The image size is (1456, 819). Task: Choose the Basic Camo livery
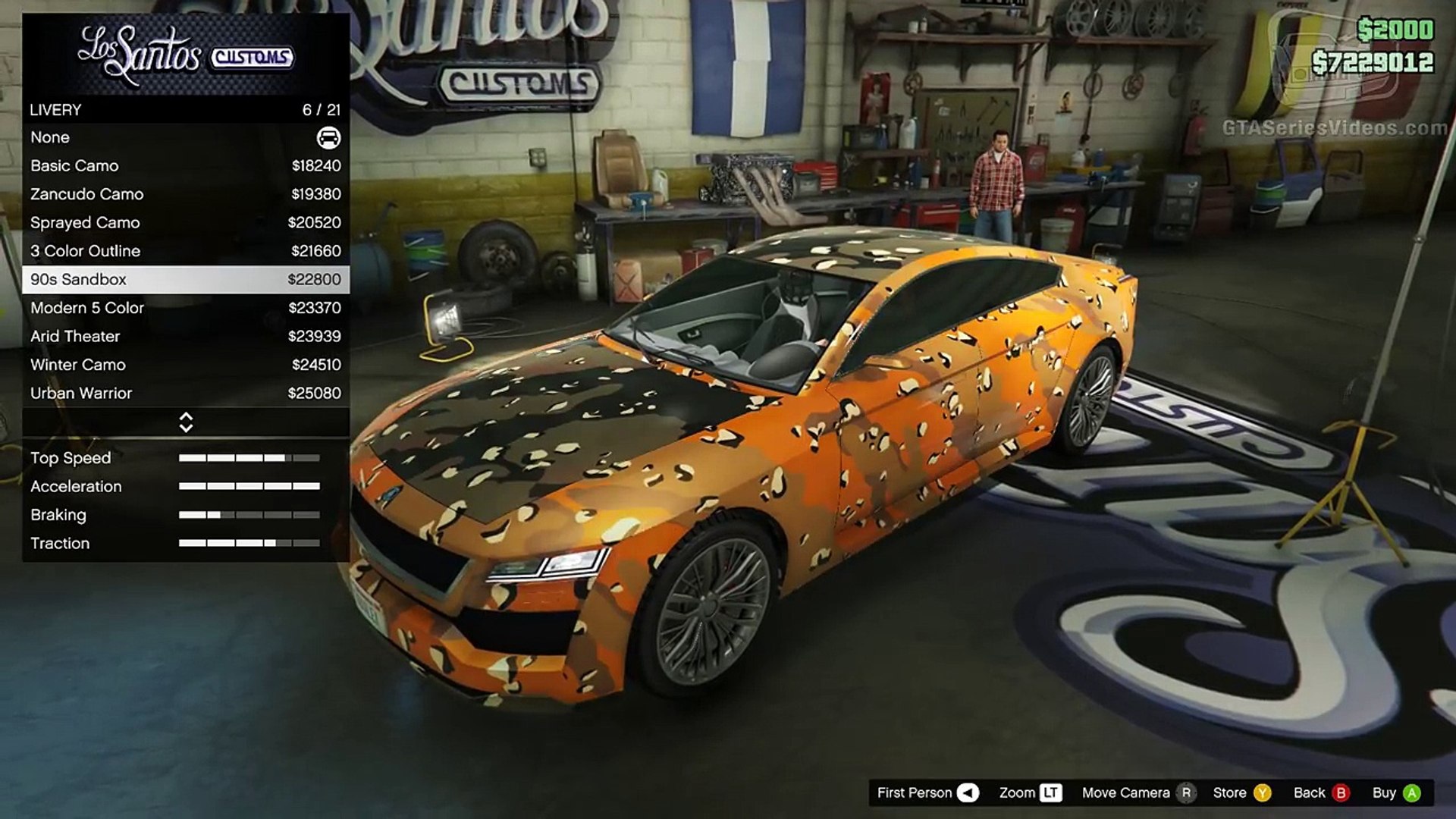[185, 166]
